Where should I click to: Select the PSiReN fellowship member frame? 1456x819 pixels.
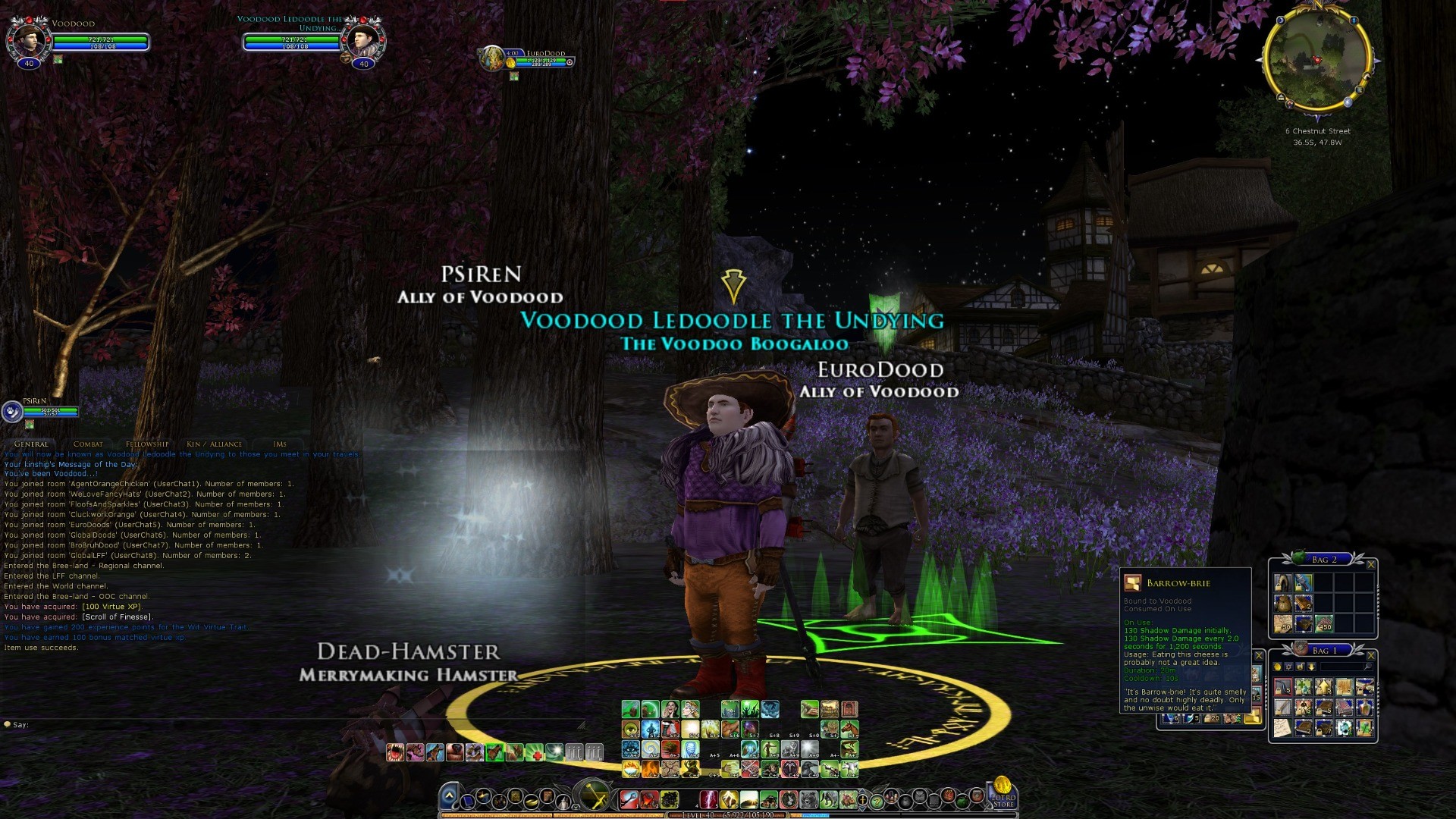click(x=13, y=411)
